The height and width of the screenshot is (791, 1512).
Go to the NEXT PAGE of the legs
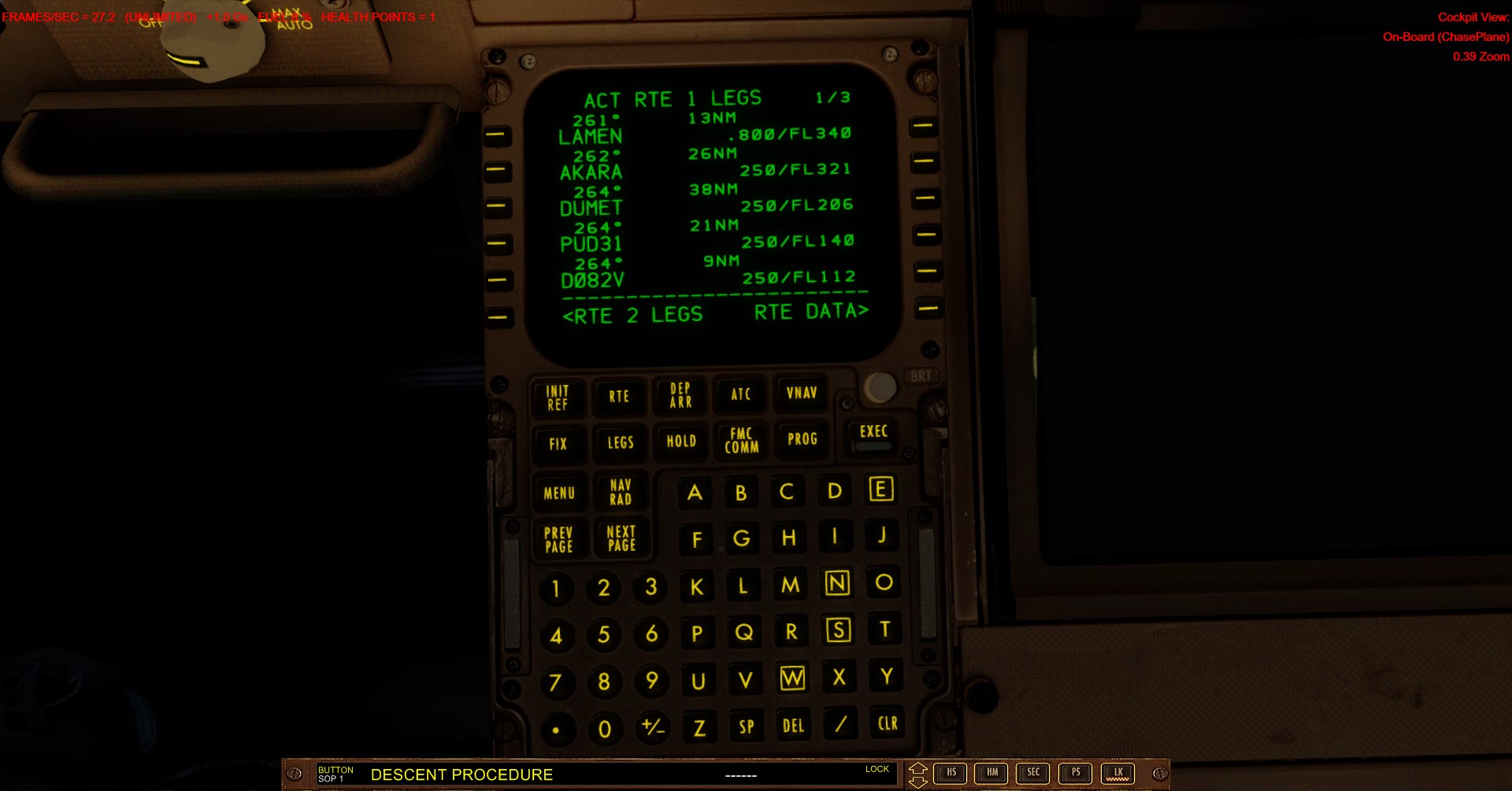622,538
